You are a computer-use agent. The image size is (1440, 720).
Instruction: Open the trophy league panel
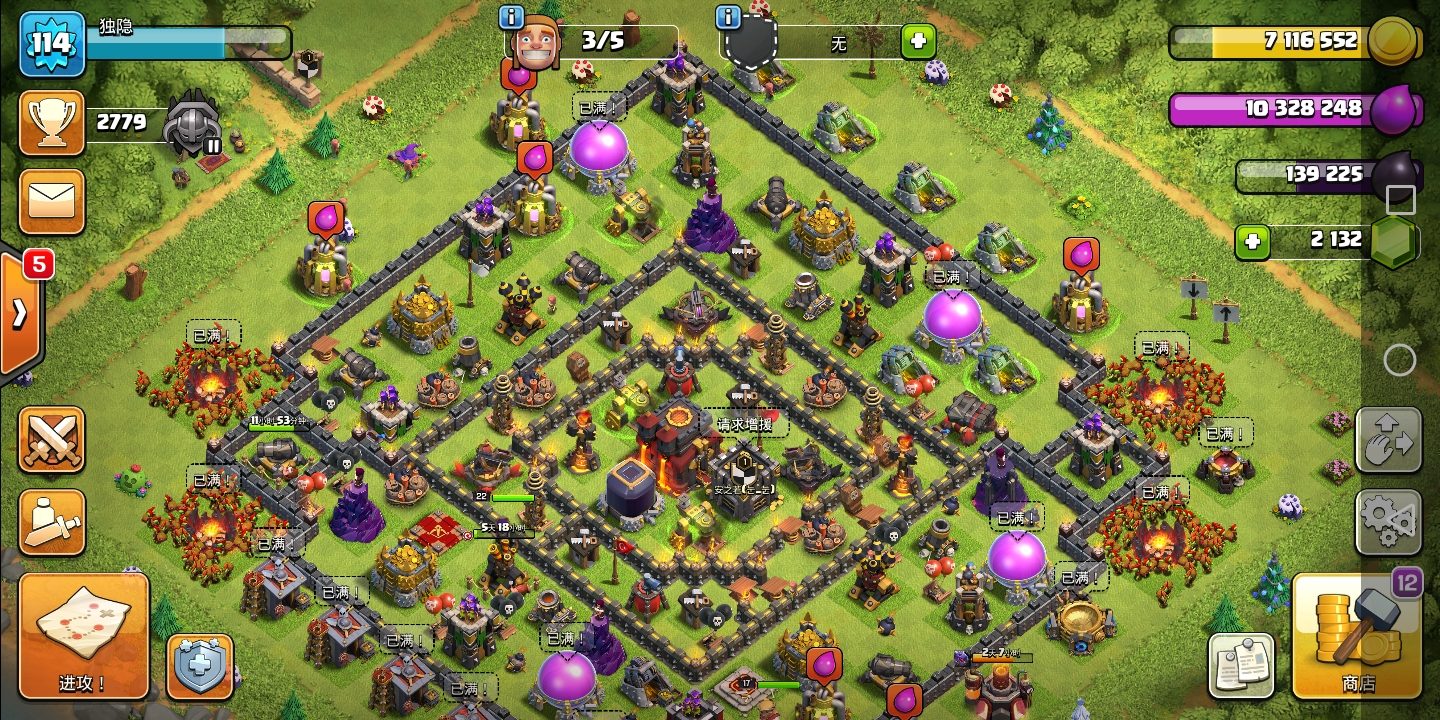tap(51, 123)
